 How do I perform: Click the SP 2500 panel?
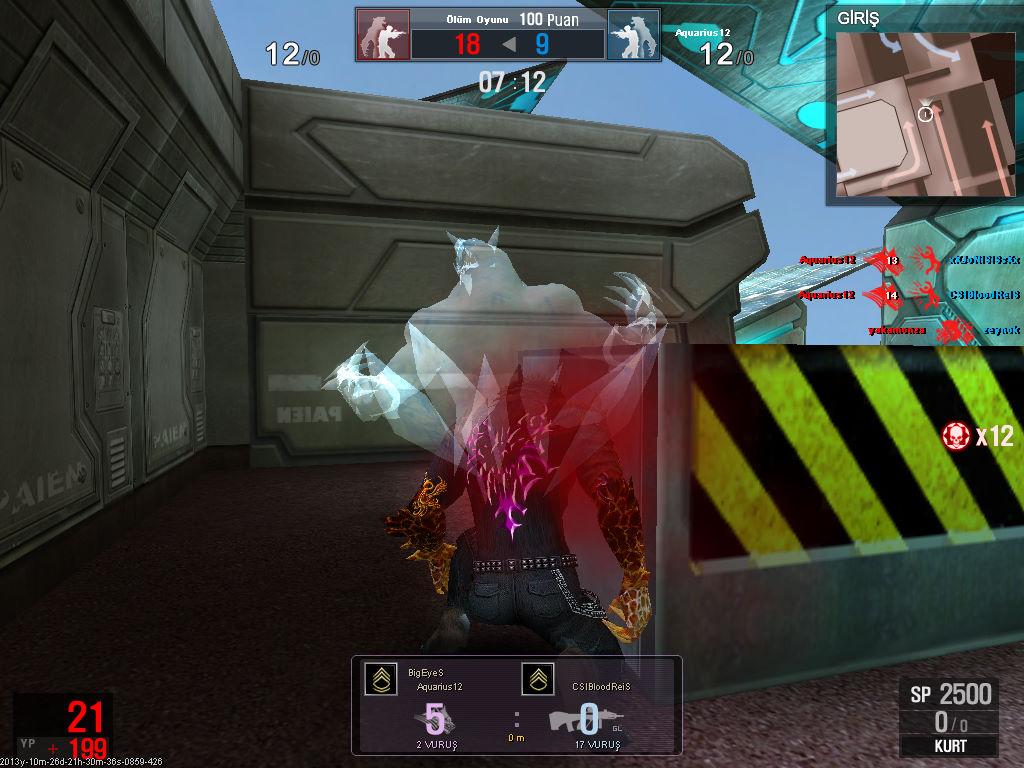pos(948,693)
